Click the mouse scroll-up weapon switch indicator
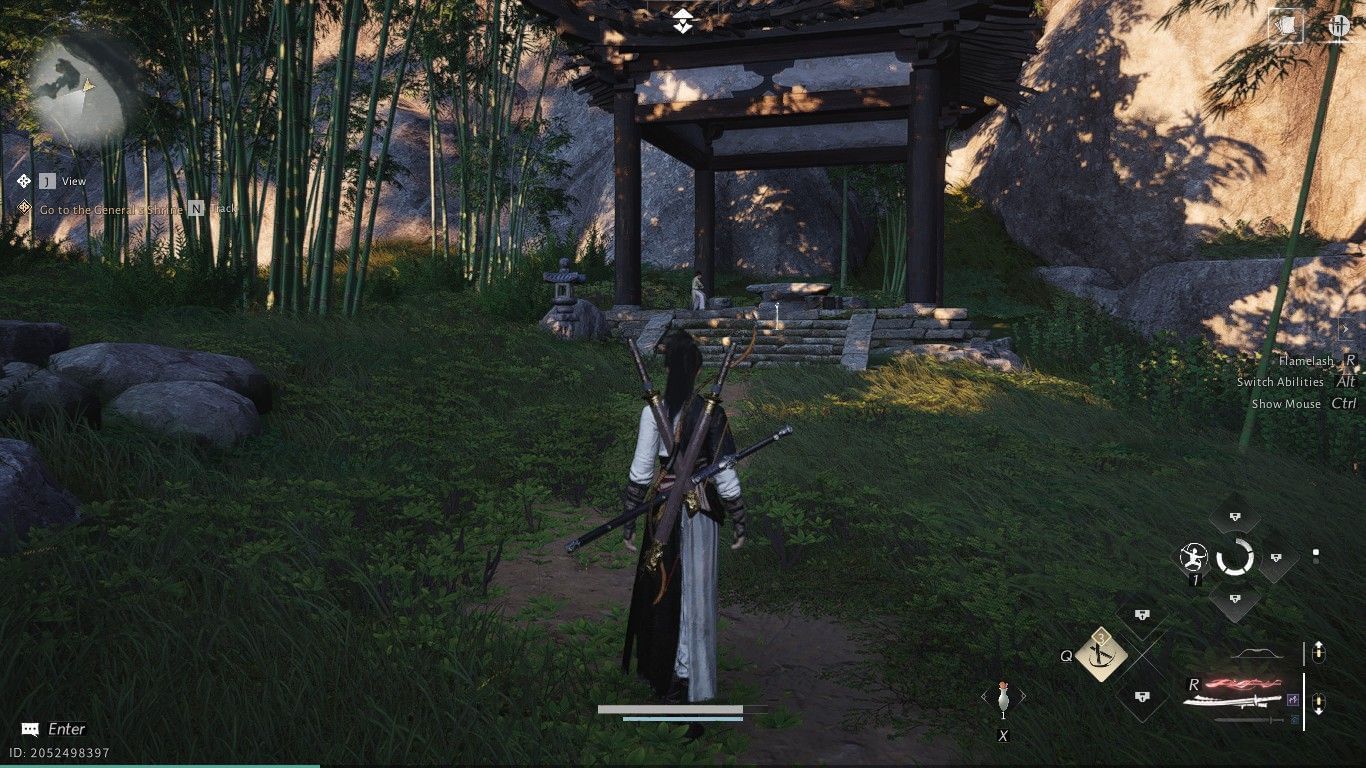1366x768 pixels. coord(1318,652)
